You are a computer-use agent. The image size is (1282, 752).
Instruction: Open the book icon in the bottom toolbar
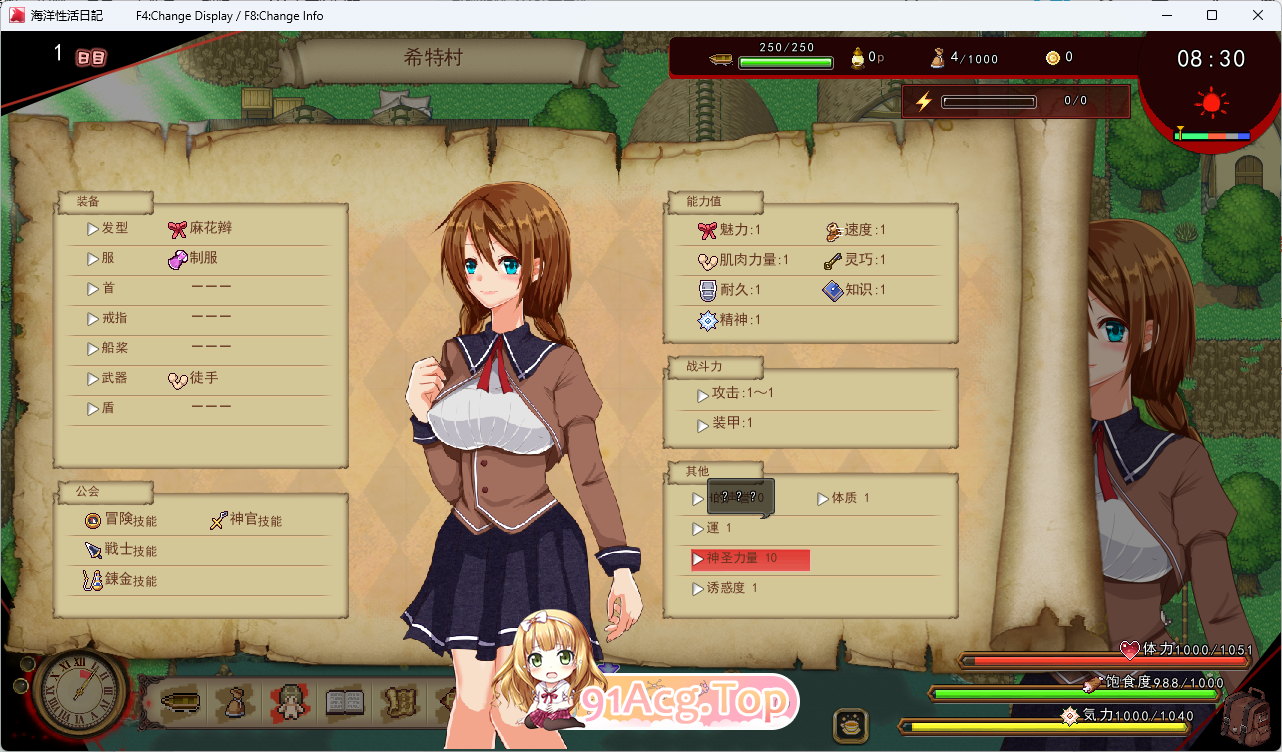pos(344,703)
